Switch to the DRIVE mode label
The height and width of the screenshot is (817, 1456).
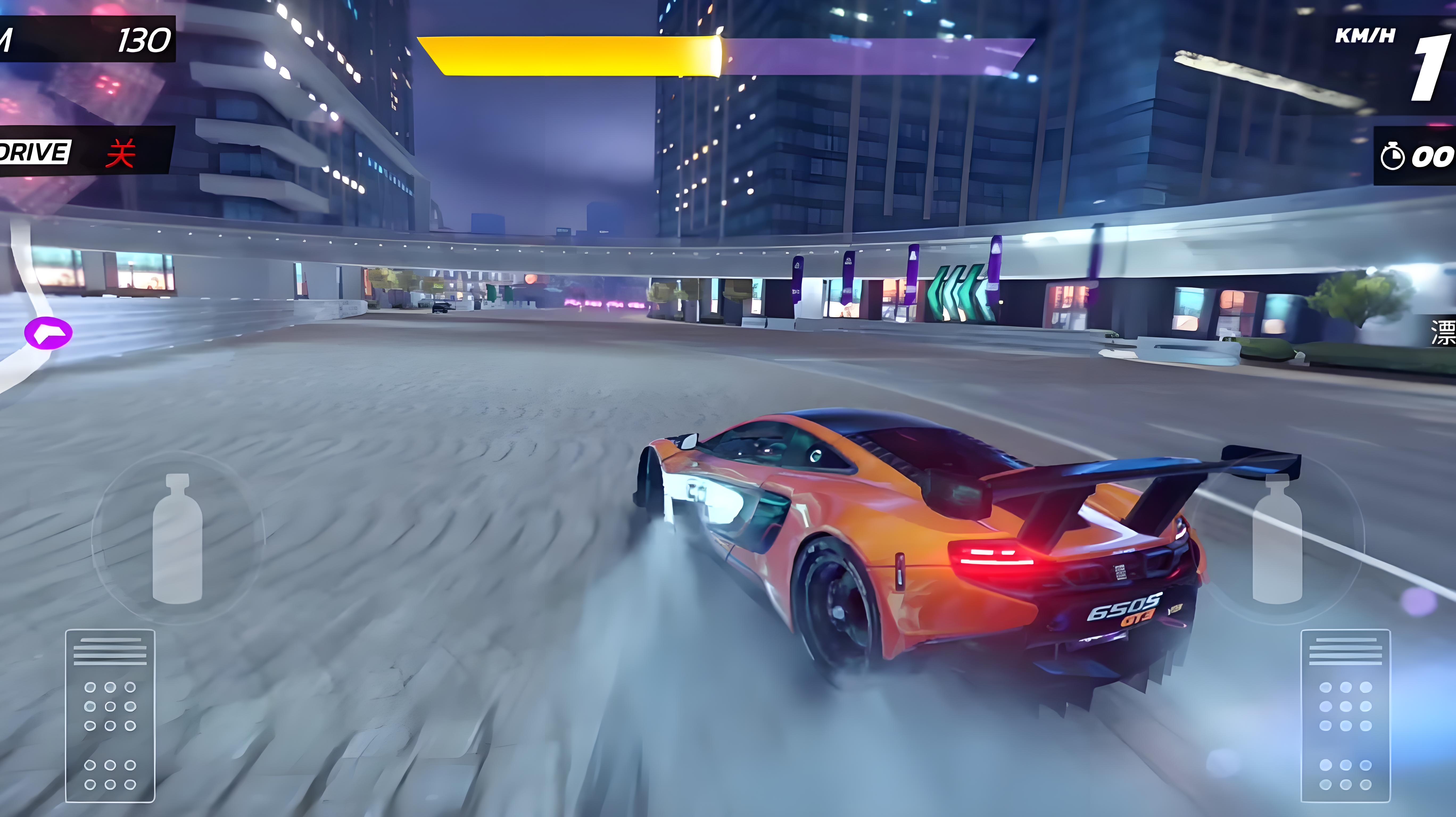point(34,151)
